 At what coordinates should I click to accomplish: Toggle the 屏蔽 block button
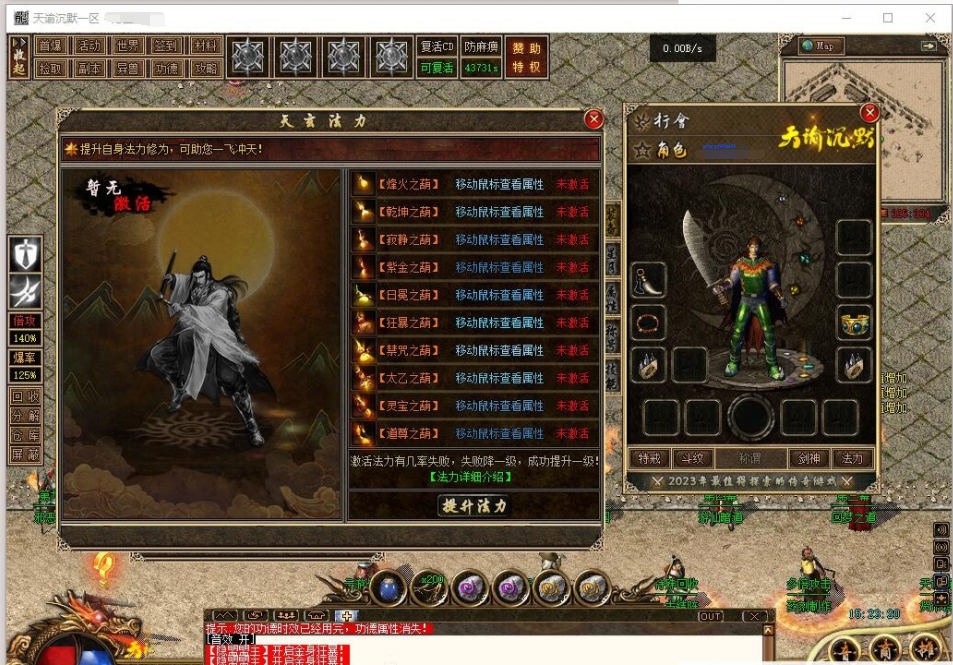click(x=25, y=454)
